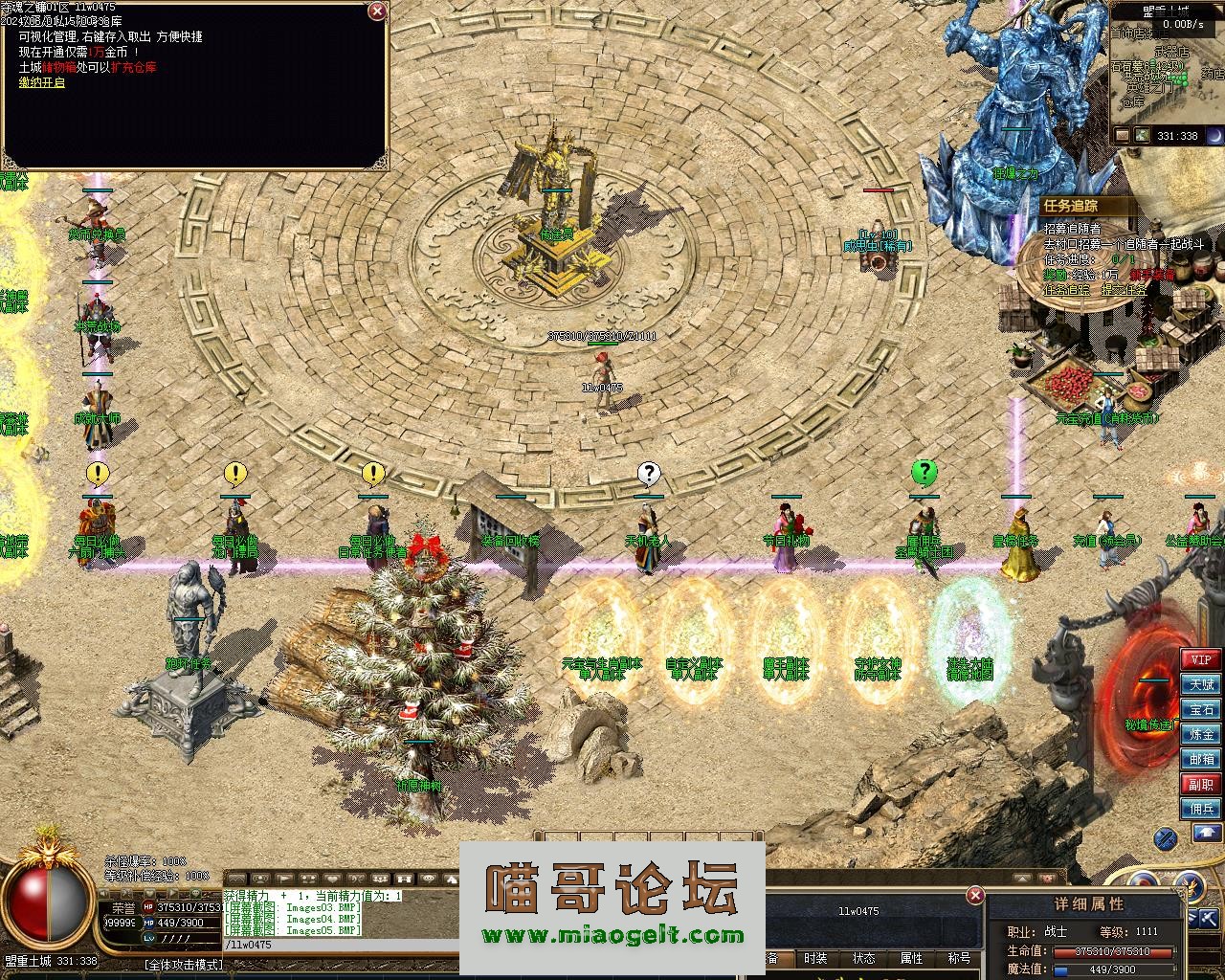Click the 缴纳开启 pay-to-unlock link
The width and height of the screenshot is (1225, 980).
(42, 82)
